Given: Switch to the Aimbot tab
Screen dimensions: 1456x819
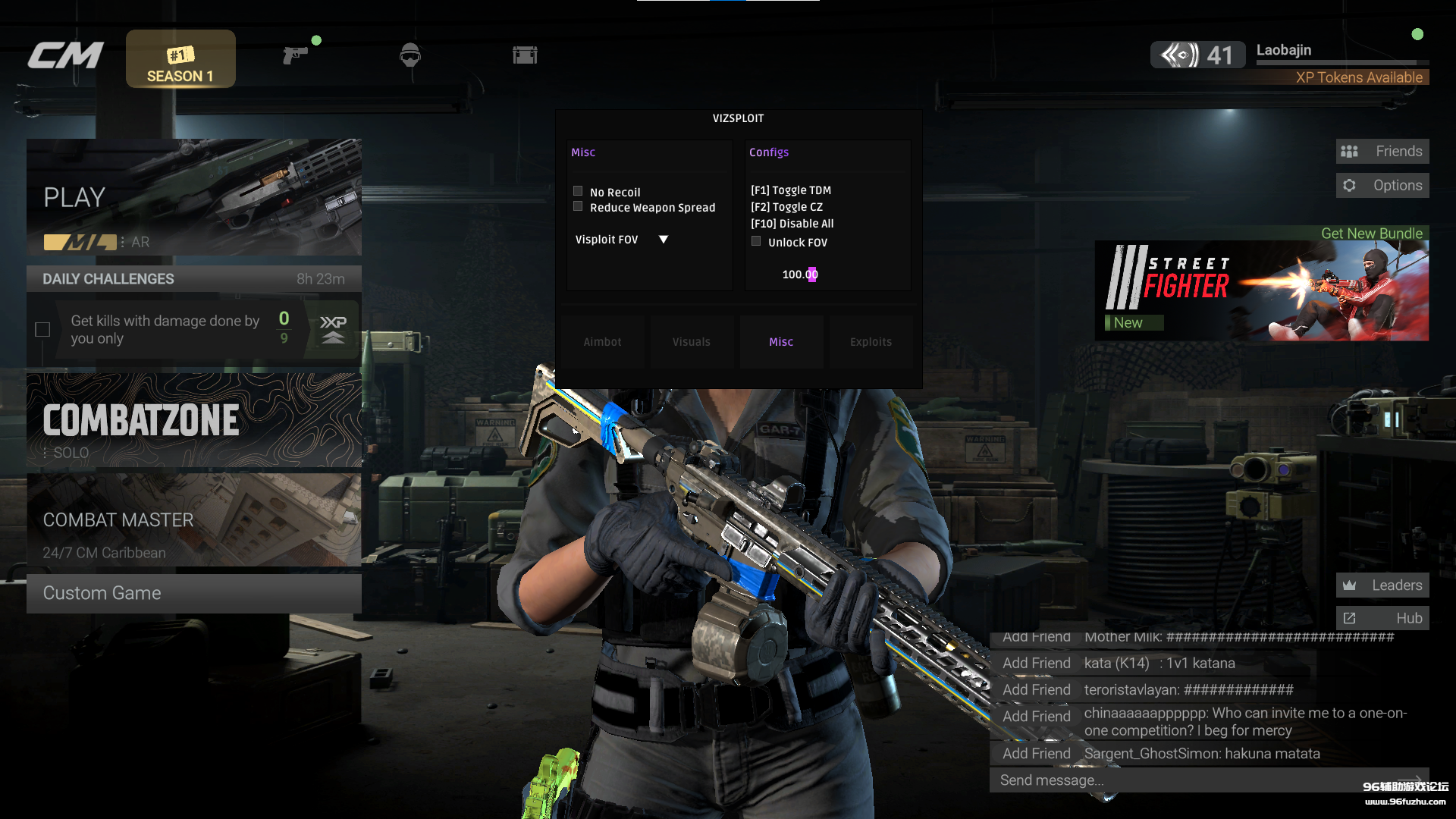Looking at the screenshot, I should 603,342.
